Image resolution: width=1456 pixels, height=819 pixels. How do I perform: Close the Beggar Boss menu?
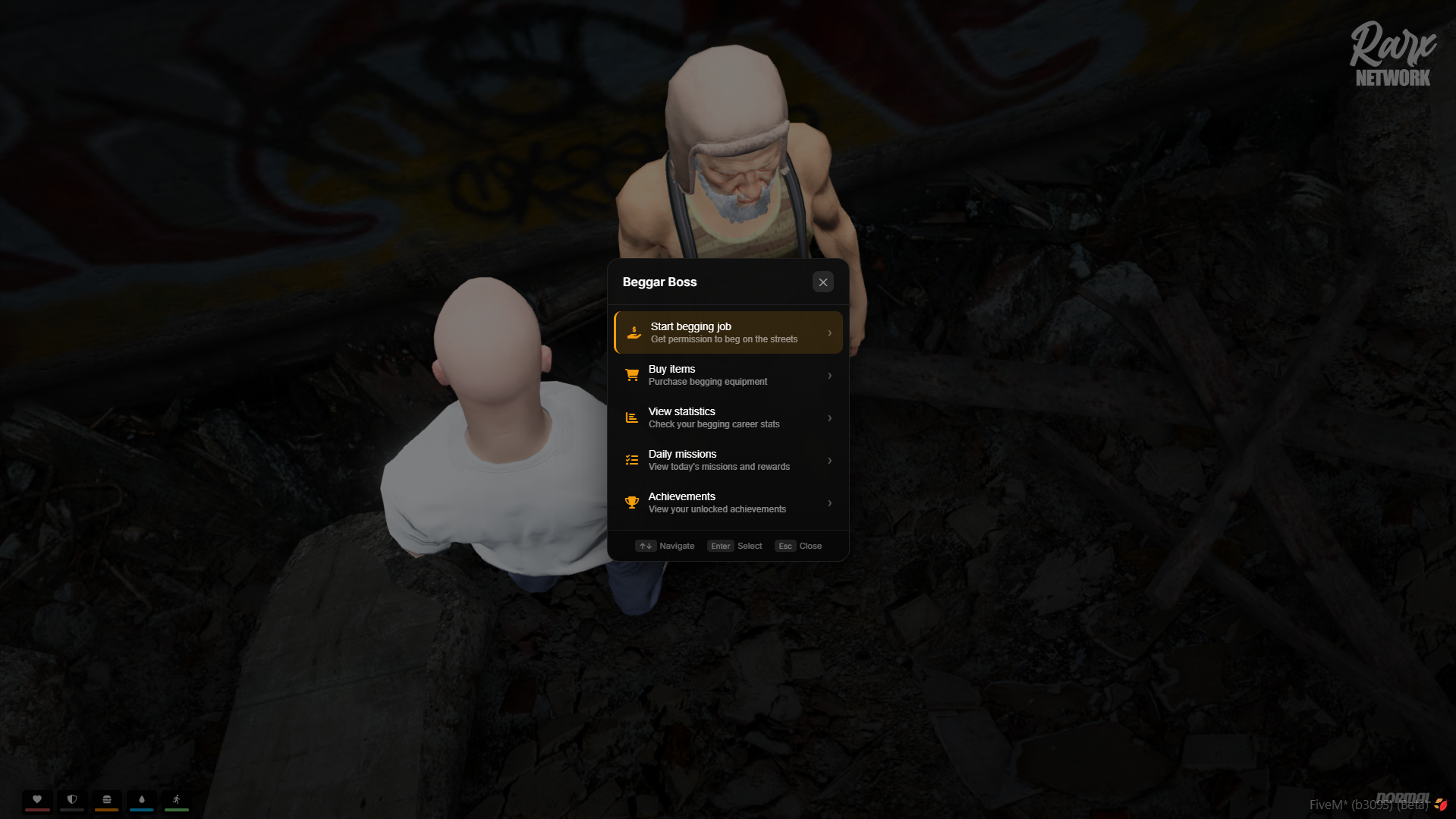(x=822, y=282)
